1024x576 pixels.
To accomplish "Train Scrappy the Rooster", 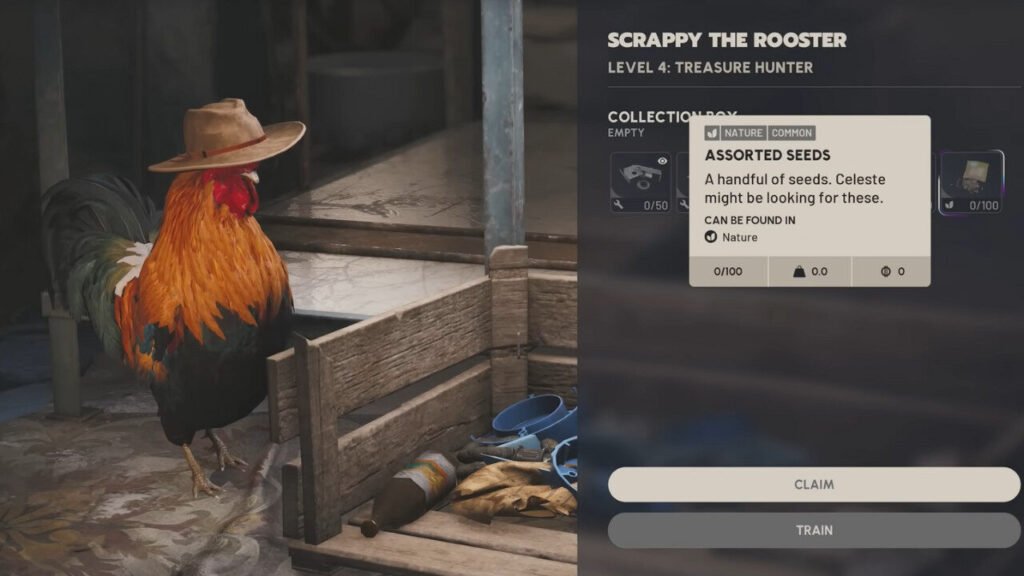I will (x=814, y=530).
